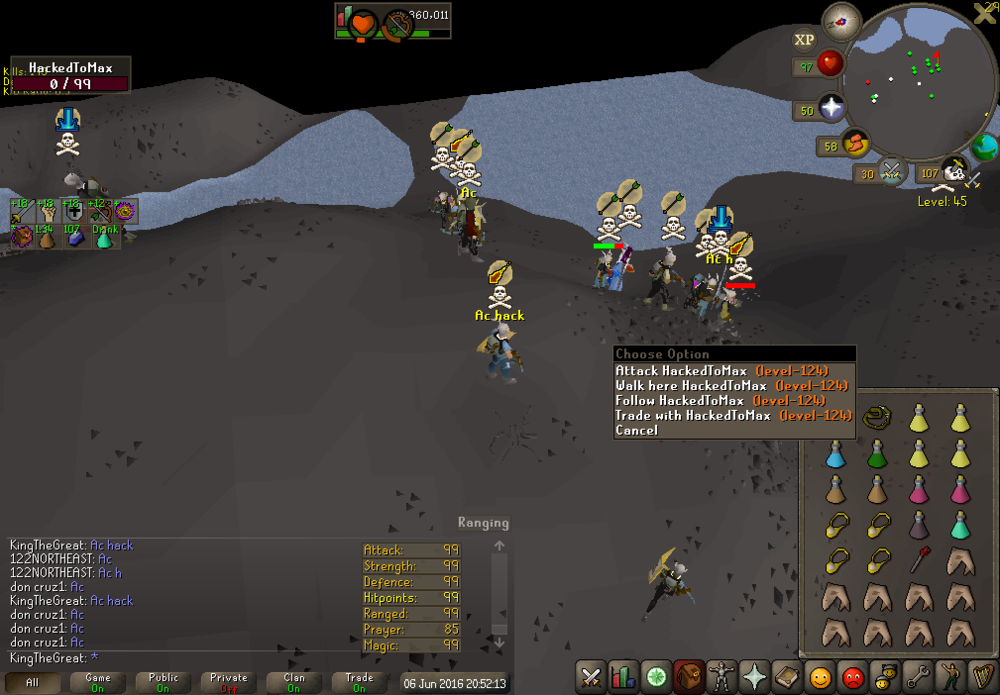Activate the special attack crossed-swords orb
The height and width of the screenshot is (695, 1000).
coord(891,172)
